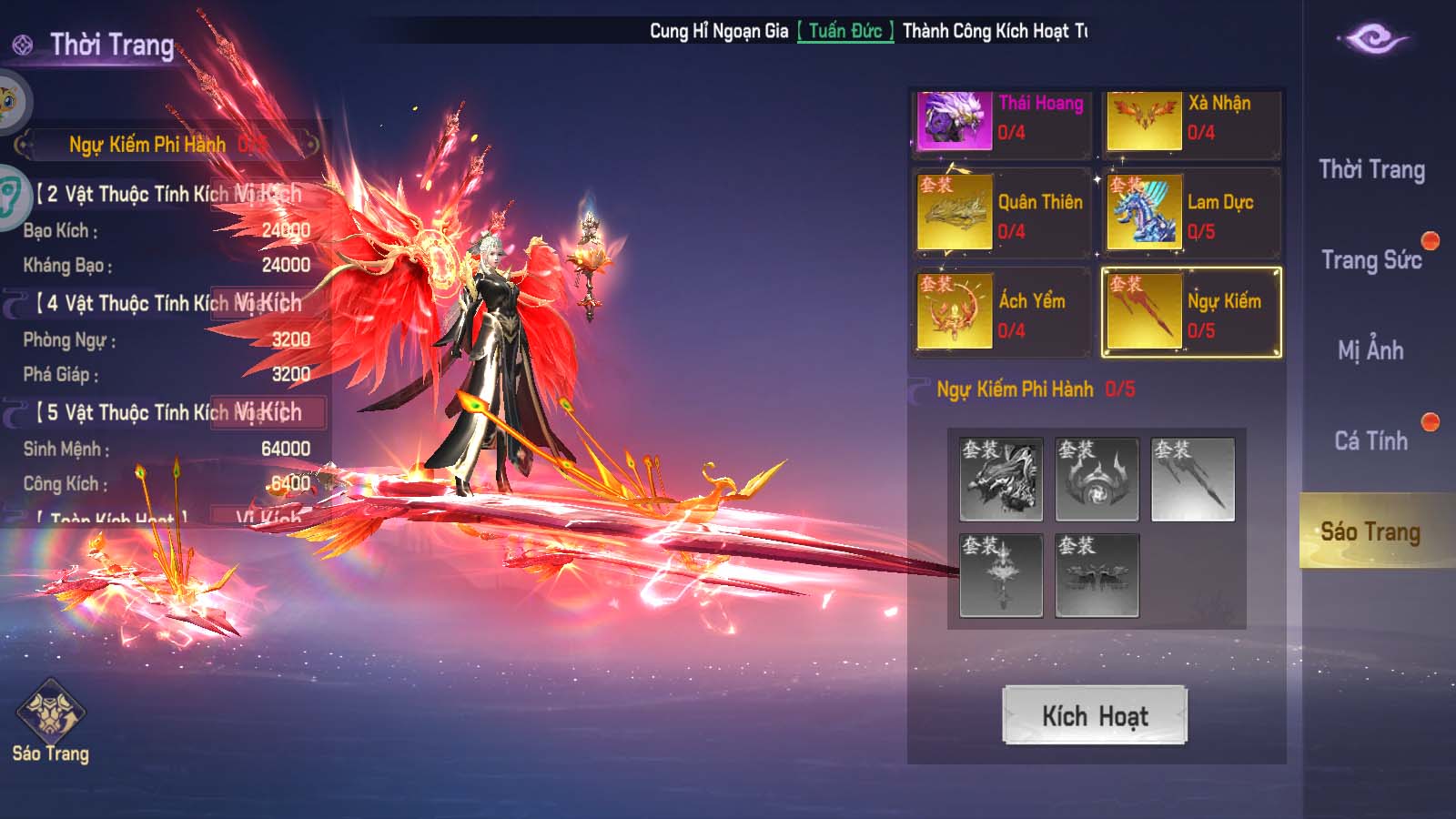Select the flying sword set piece

(1192, 480)
